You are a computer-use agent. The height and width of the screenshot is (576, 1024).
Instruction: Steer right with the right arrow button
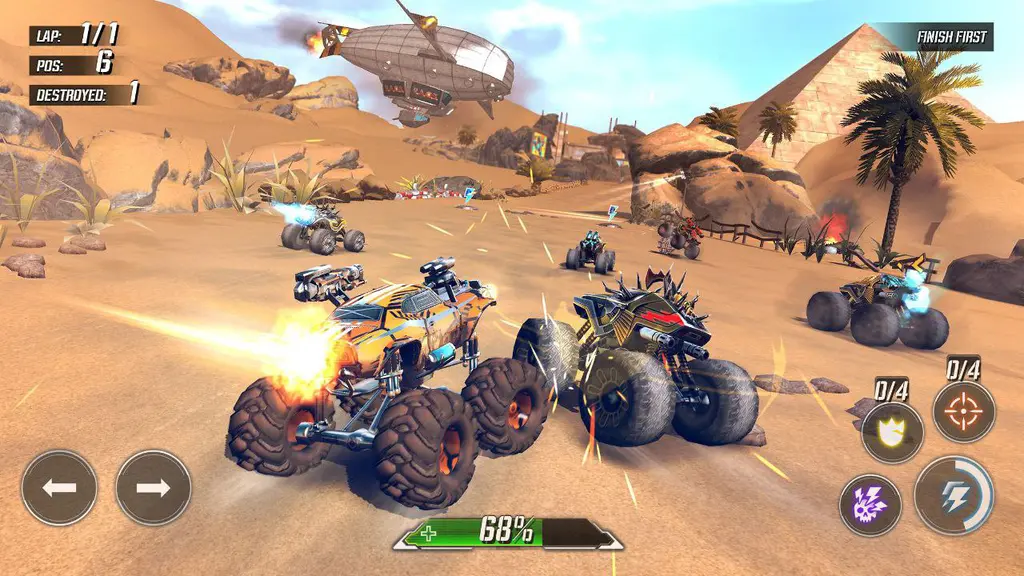(x=153, y=488)
